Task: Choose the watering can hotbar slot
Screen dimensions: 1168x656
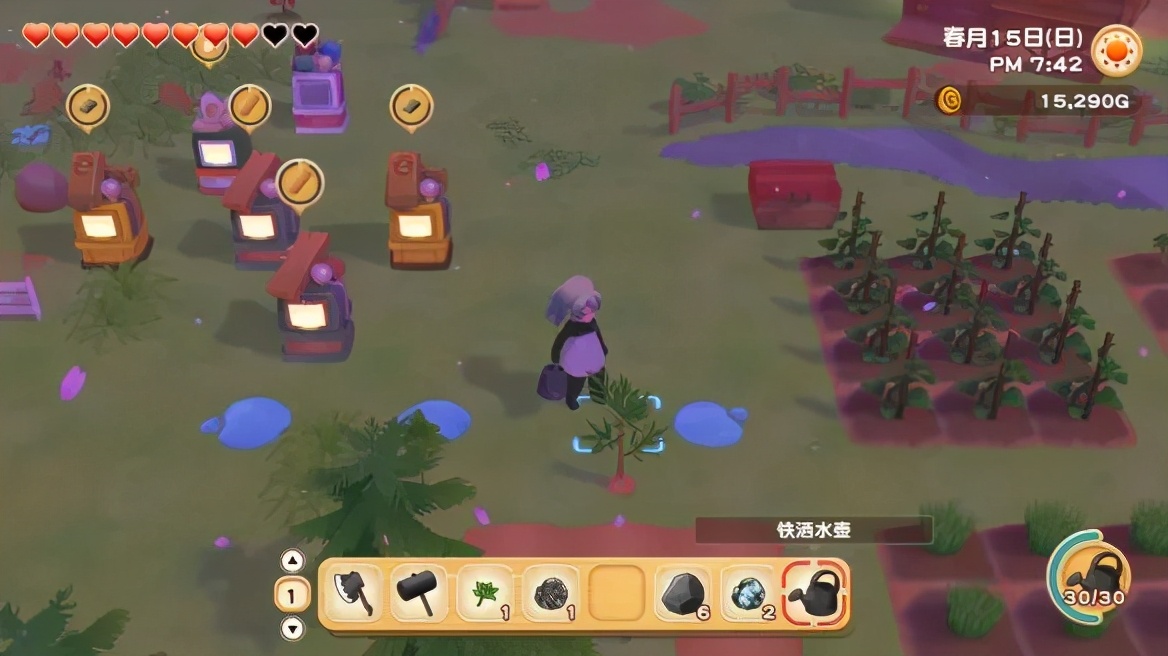Action: [815, 594]
